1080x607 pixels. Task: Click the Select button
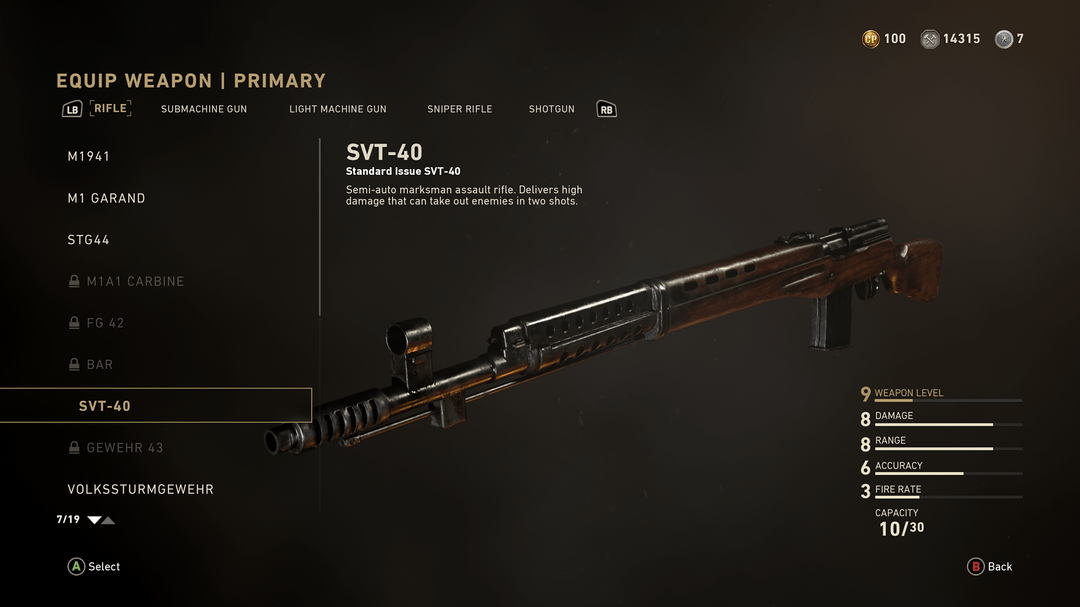coord(94,567)
